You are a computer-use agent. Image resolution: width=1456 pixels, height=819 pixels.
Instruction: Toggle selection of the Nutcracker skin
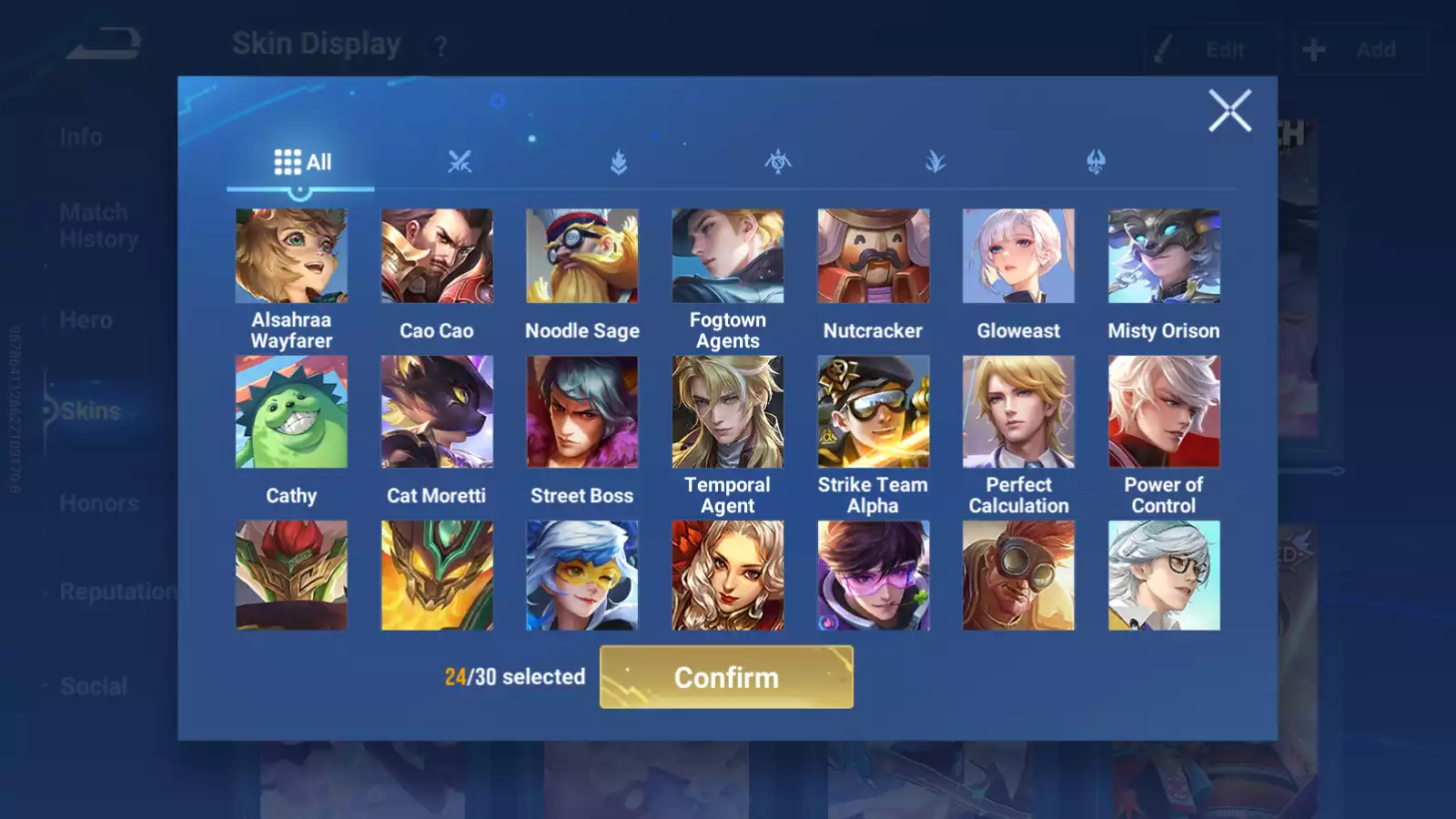pyautogui.click(x=873, y=256)
